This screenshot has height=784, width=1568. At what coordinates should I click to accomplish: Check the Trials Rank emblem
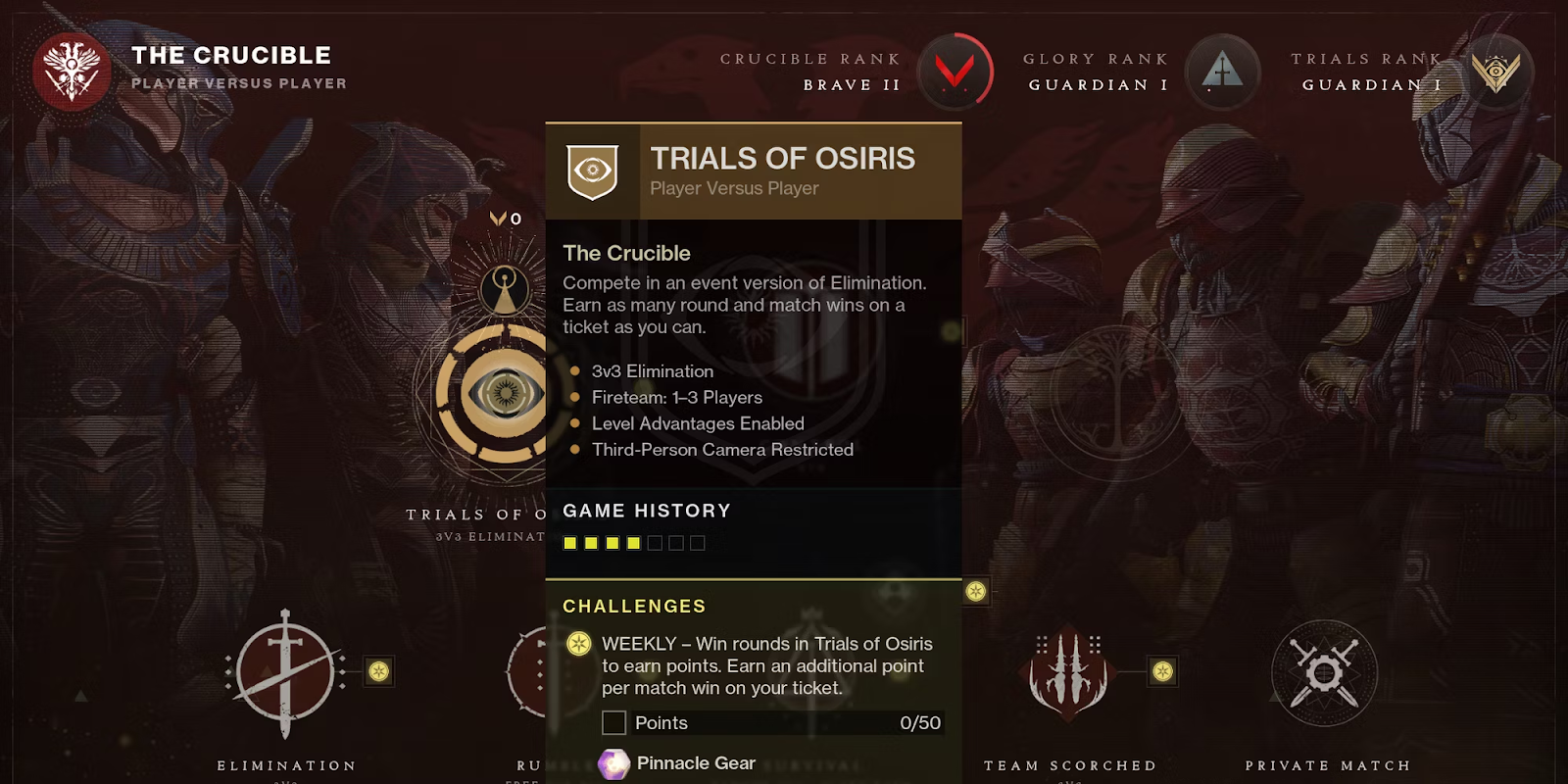pyautogui.click(x=1495, y=72)
